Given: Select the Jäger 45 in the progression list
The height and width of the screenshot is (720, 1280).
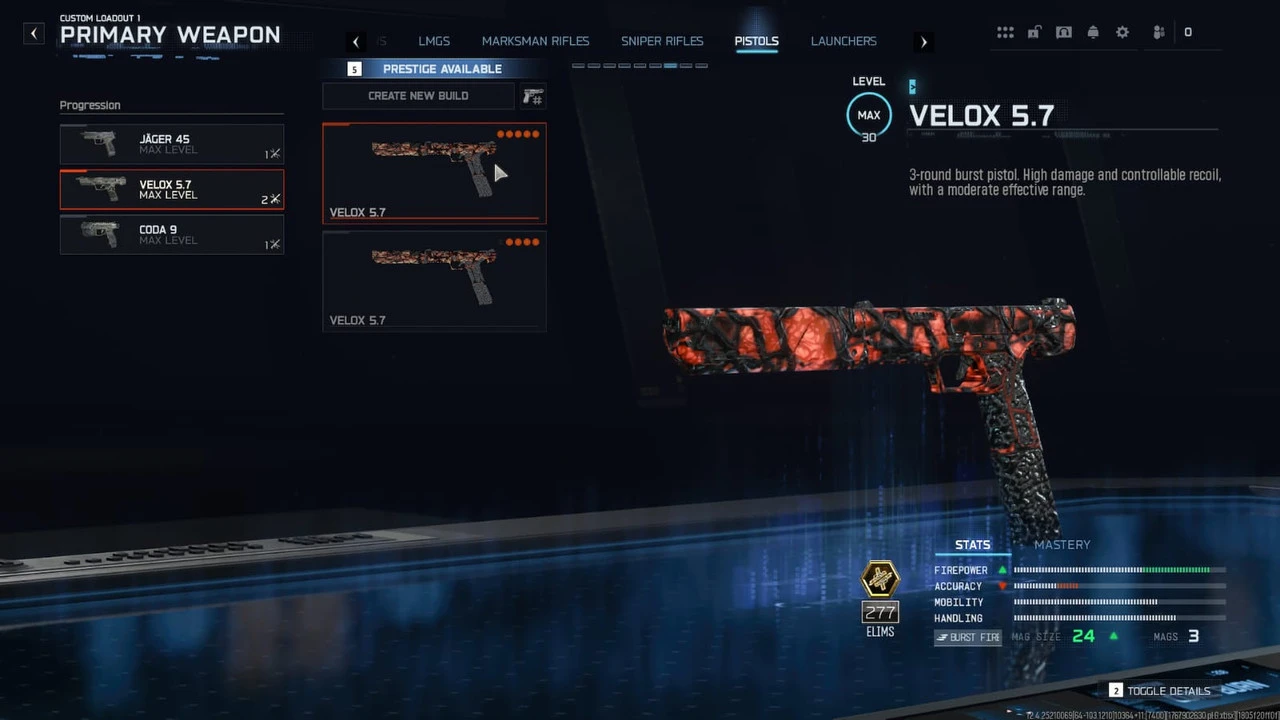Looking at the screenshot, I should 171,145.
